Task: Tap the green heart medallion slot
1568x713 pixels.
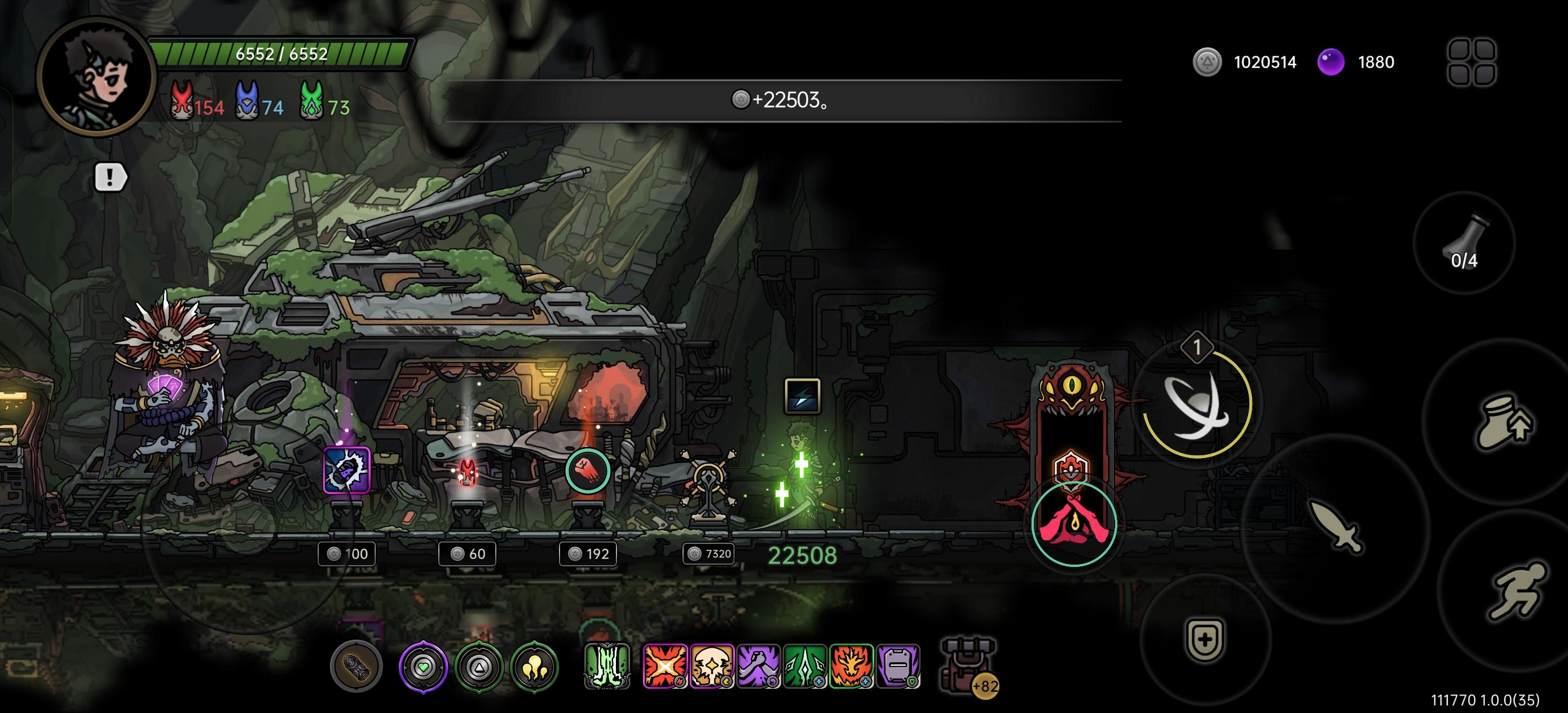Action: (423, 667)
